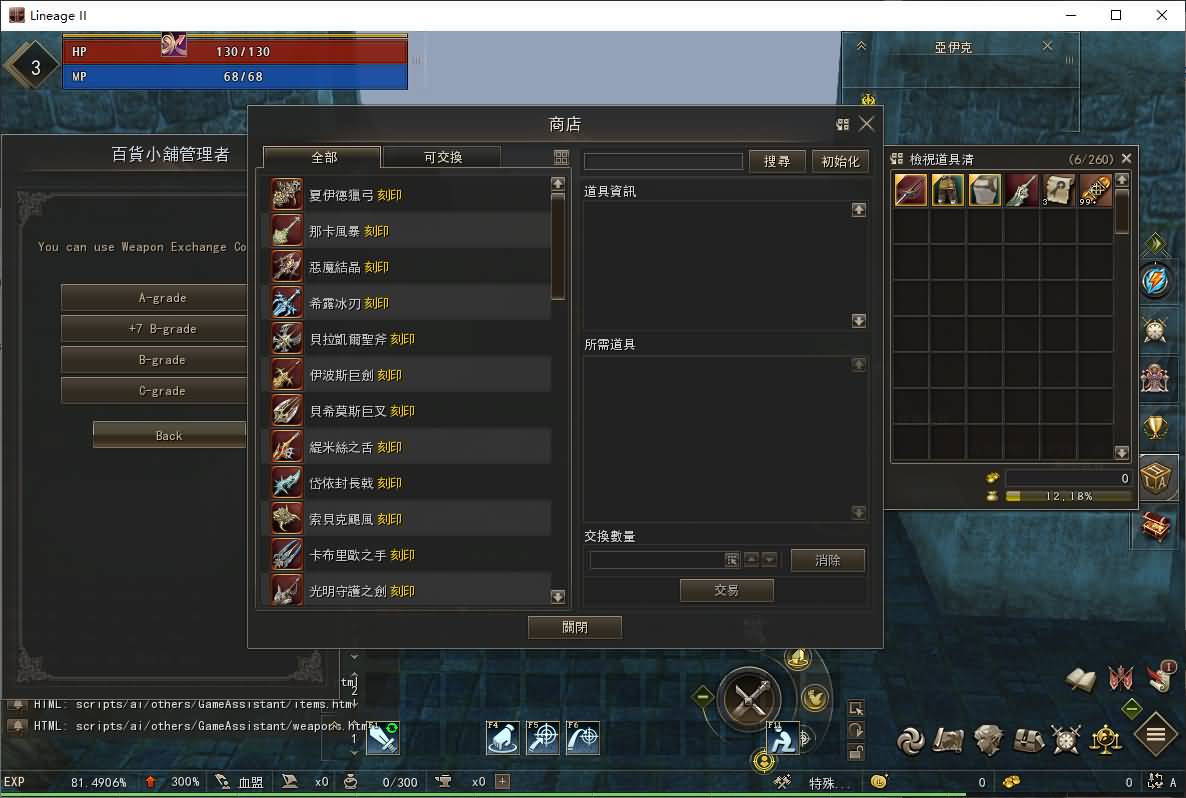Confirm exchange with the 交易 button
The width and height of the screenshot is (1186, 798).
[x=726, y=591]
